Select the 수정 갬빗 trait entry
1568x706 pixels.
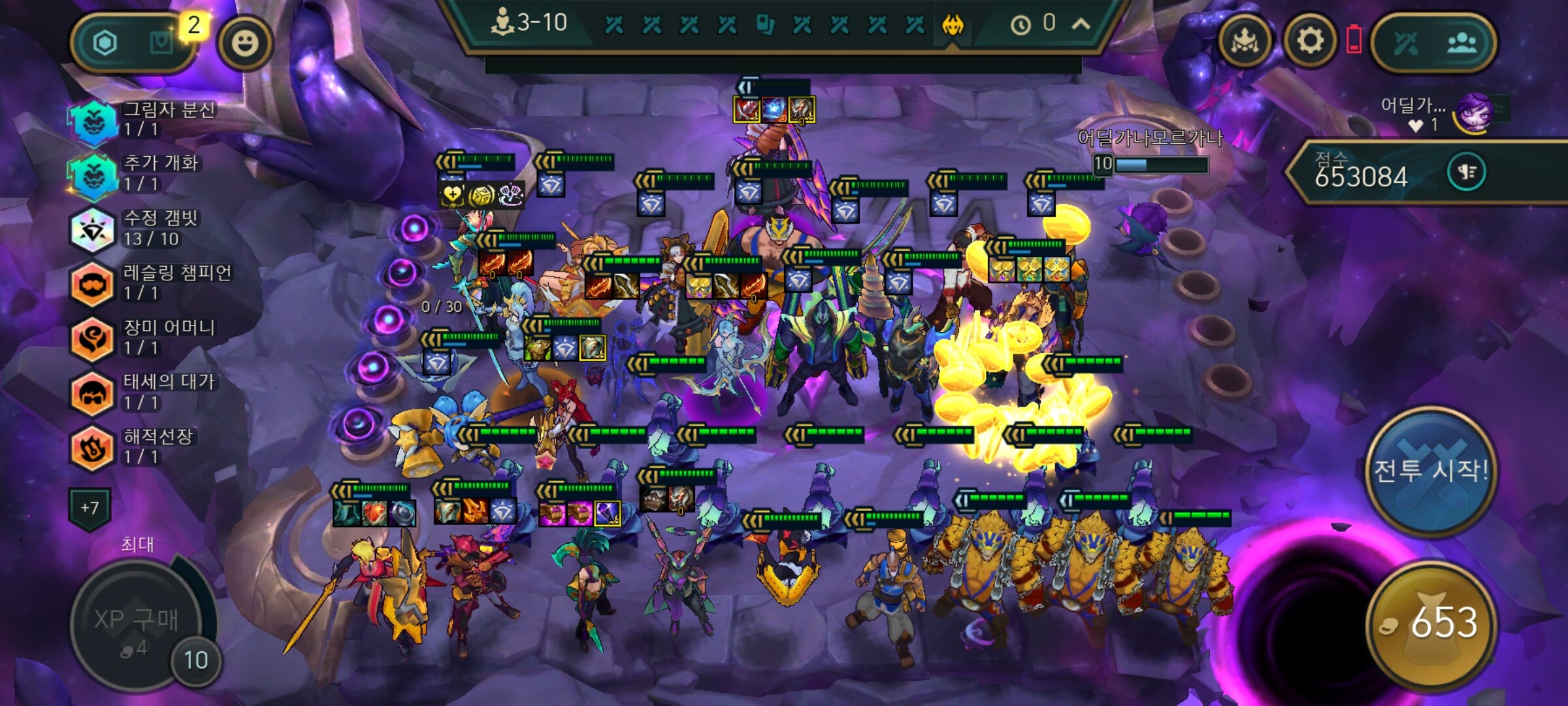(92, 229)
